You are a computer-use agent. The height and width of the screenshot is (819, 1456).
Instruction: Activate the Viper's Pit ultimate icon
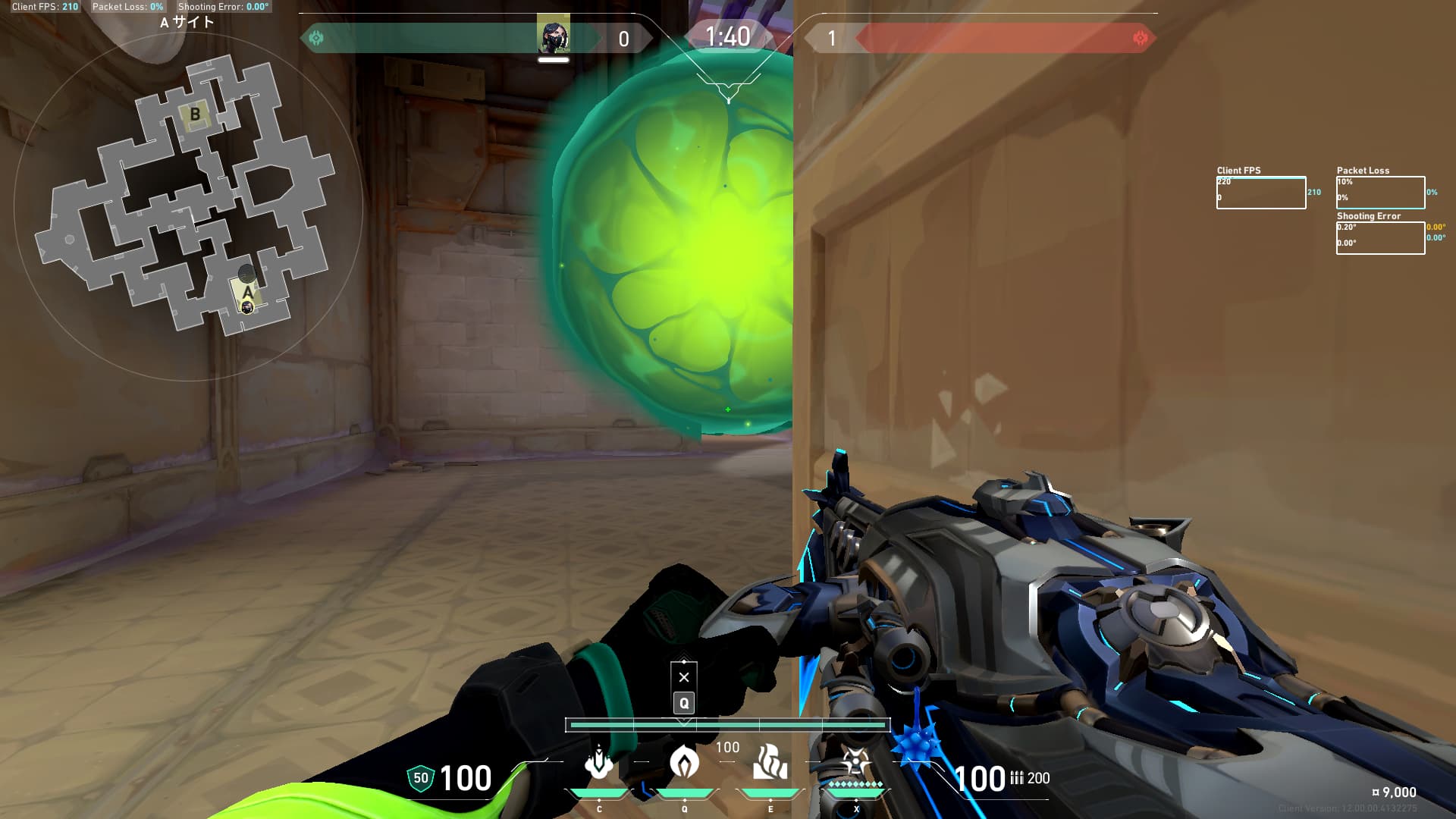pyautogui.click(x=855, y=762)
